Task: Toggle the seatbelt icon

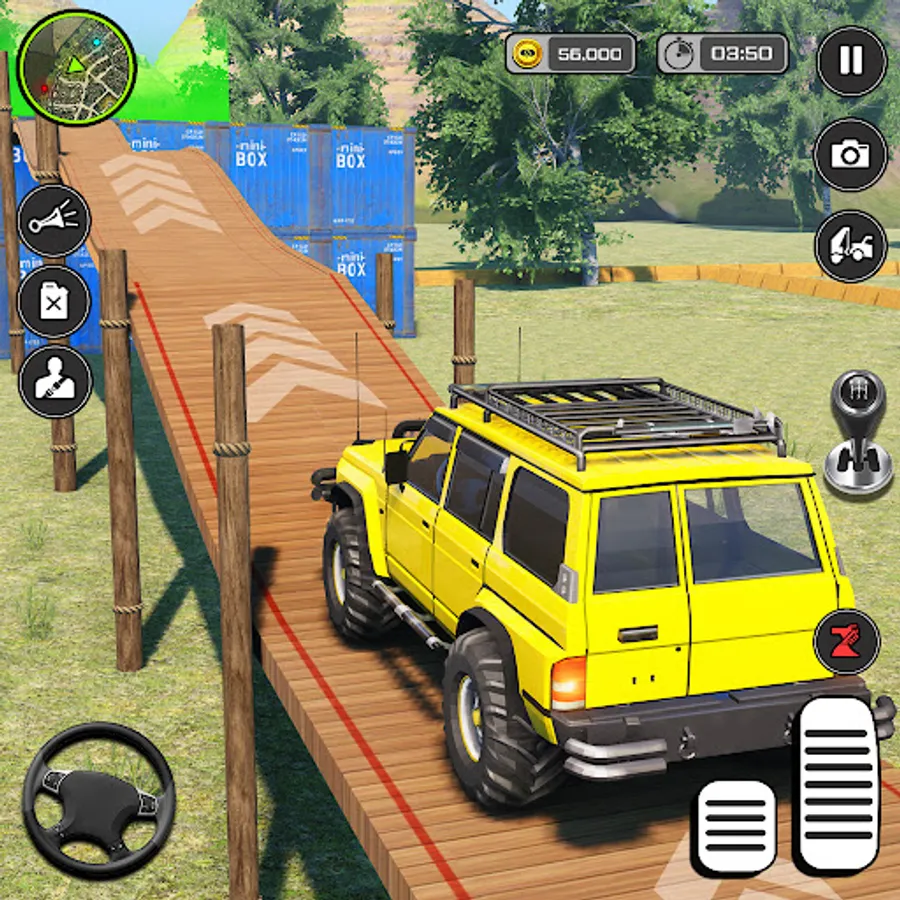Action: (x=55, y=381)
